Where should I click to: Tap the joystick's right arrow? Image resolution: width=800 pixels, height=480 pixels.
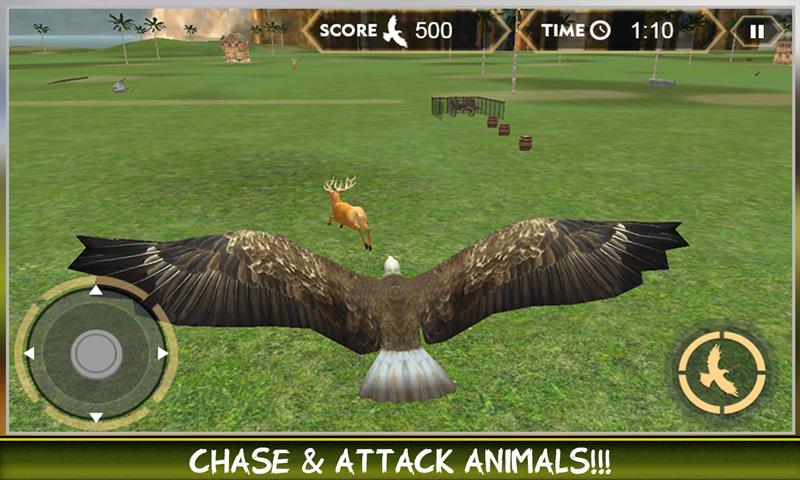coord(162,353)
